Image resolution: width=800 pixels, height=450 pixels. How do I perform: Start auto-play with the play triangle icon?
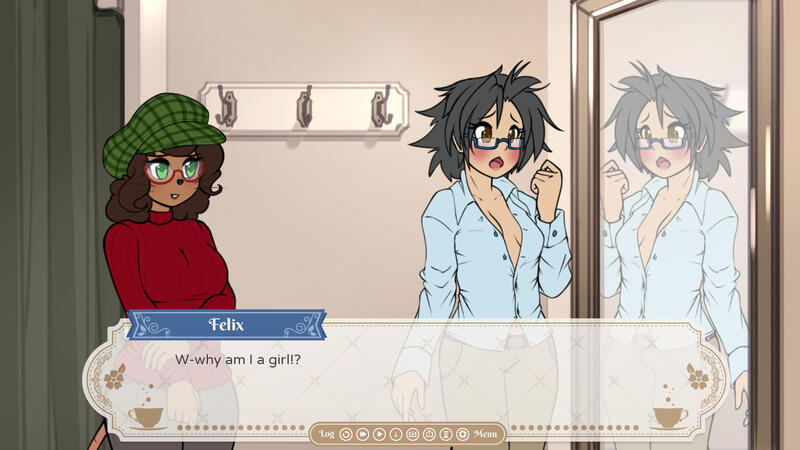[x=379, y=434]
